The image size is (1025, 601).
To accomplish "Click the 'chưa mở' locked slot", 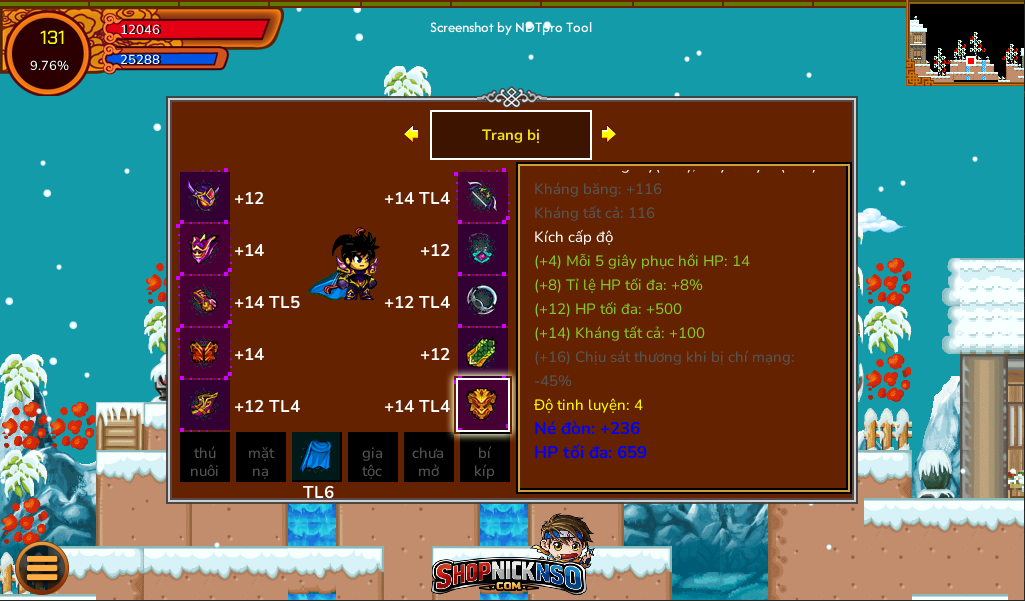I will tap(428, 458).
